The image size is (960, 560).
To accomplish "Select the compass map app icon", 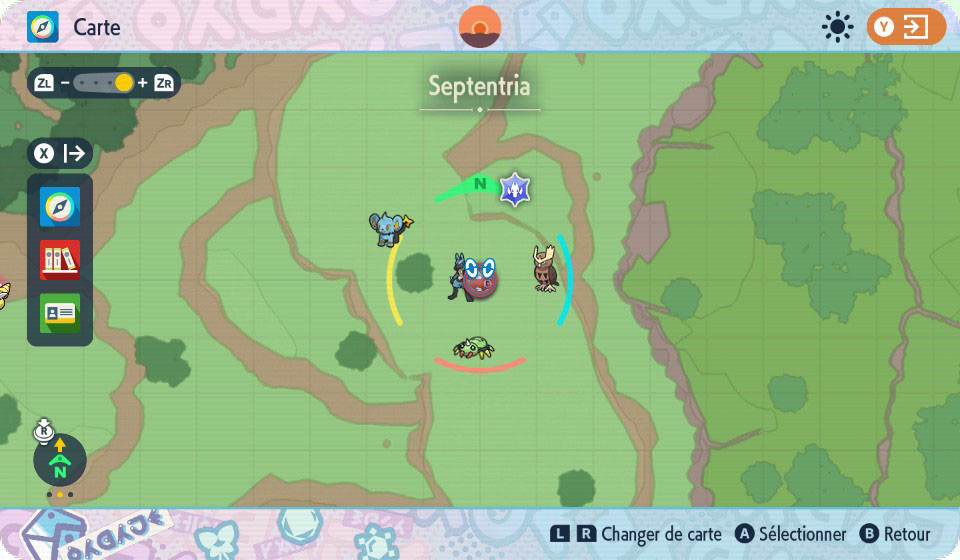I will (x=60, y=207).
